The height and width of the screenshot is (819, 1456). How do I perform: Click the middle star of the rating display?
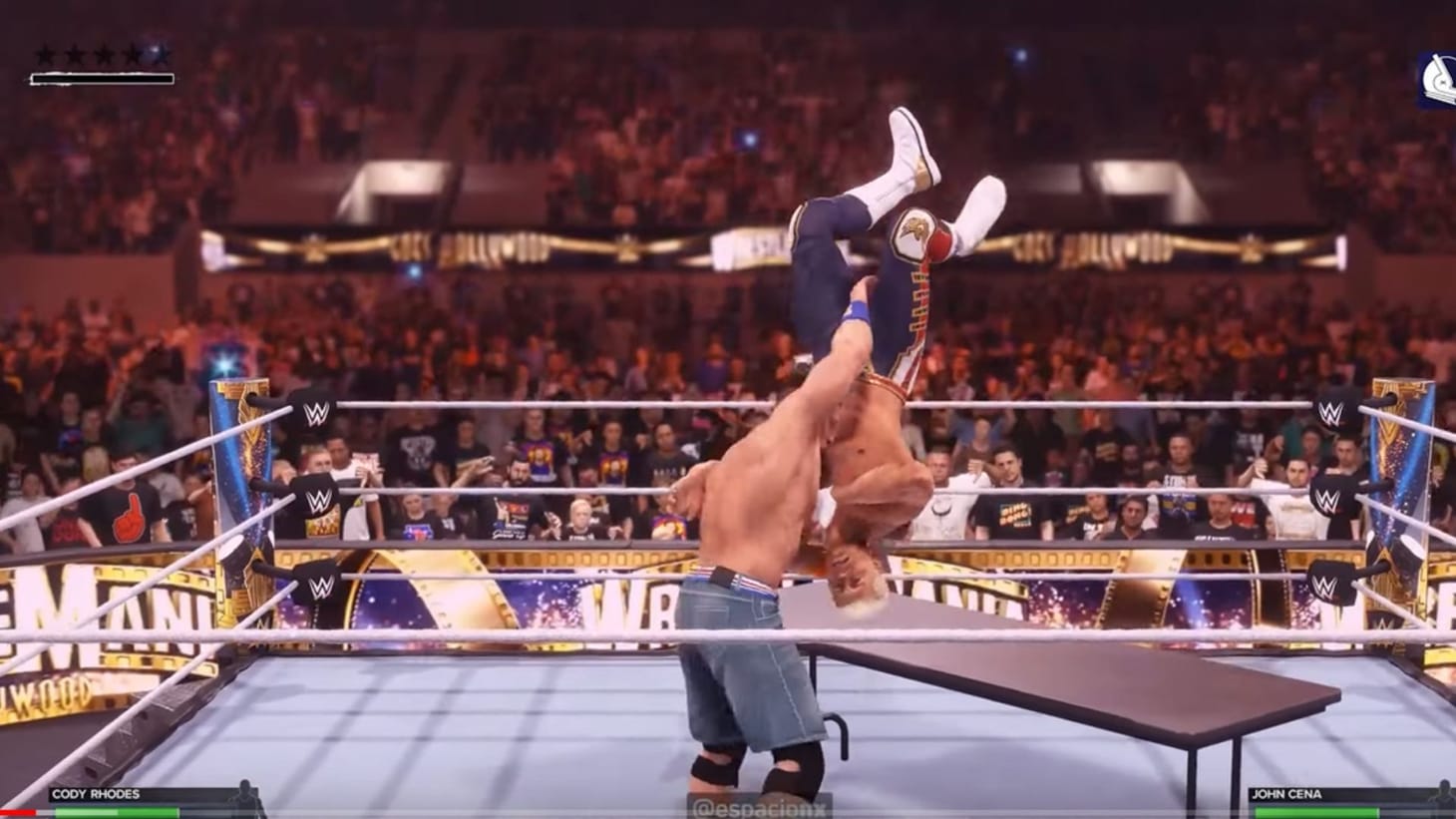(x=104, y=54)
